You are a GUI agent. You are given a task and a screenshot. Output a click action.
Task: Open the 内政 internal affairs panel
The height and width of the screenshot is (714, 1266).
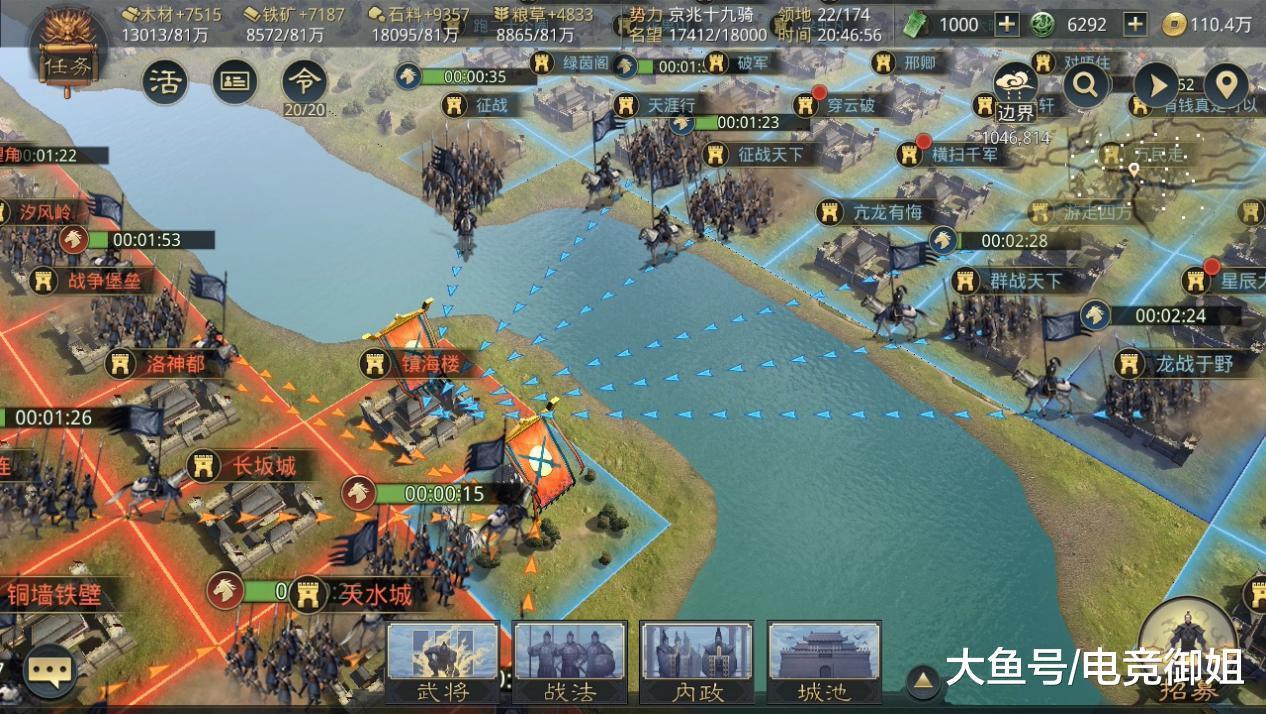697,661
